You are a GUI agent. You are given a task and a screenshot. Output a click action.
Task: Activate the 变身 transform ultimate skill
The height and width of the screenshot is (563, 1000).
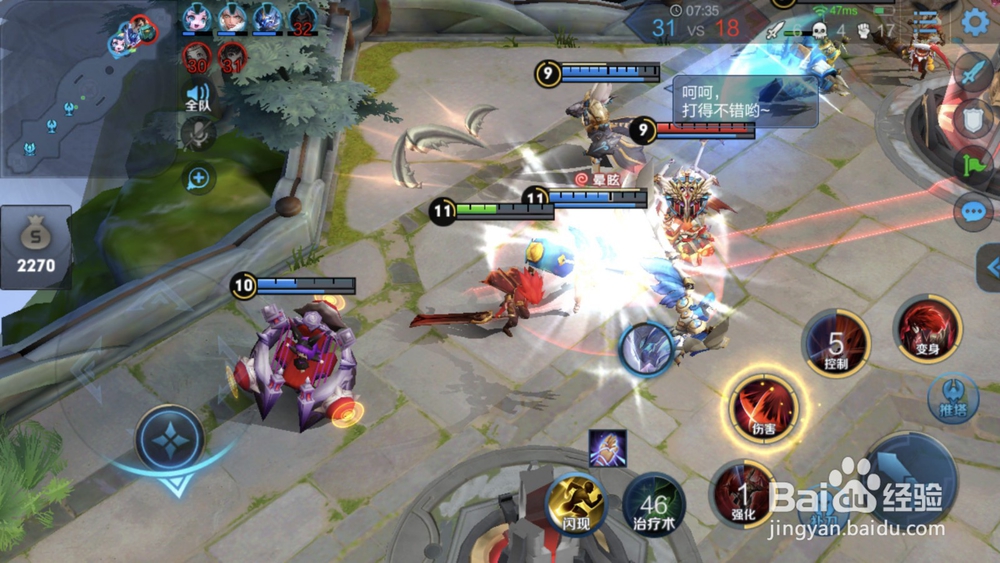point(927,329)
